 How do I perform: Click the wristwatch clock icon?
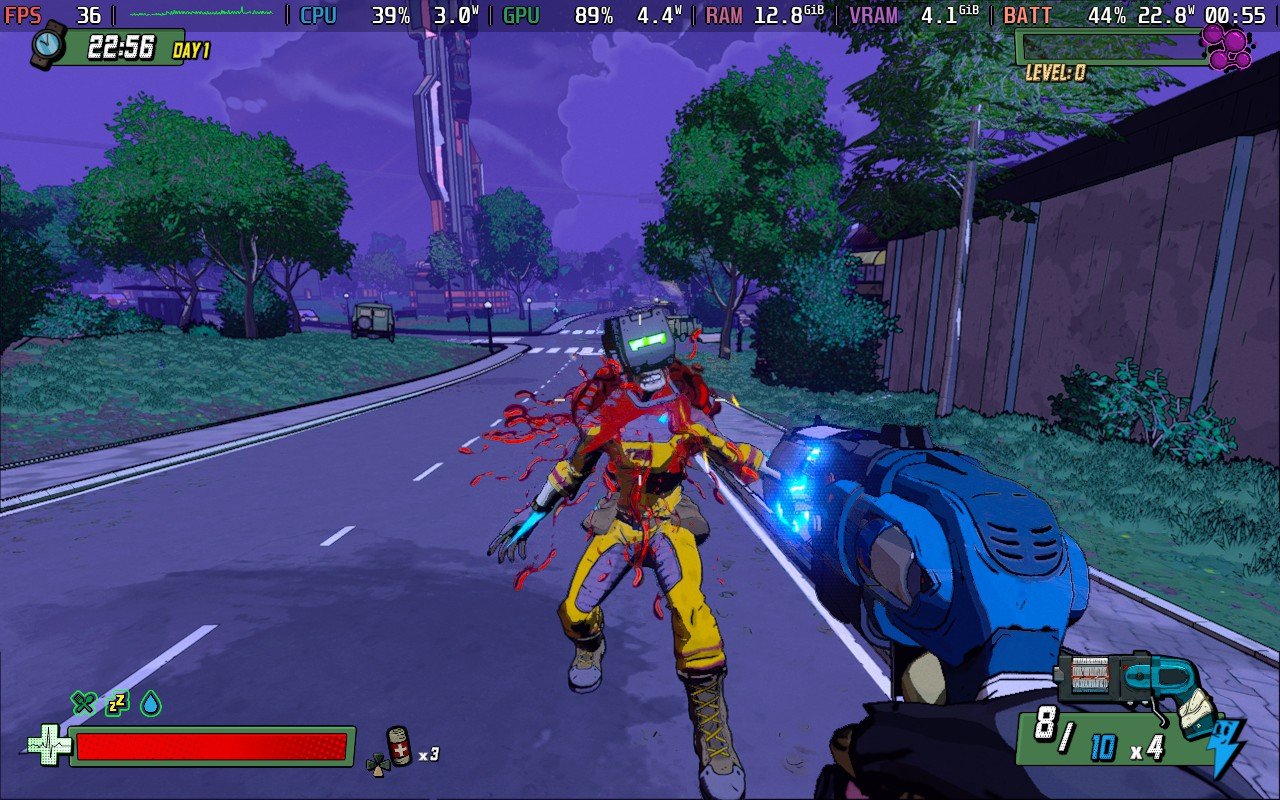coord(47,45)
